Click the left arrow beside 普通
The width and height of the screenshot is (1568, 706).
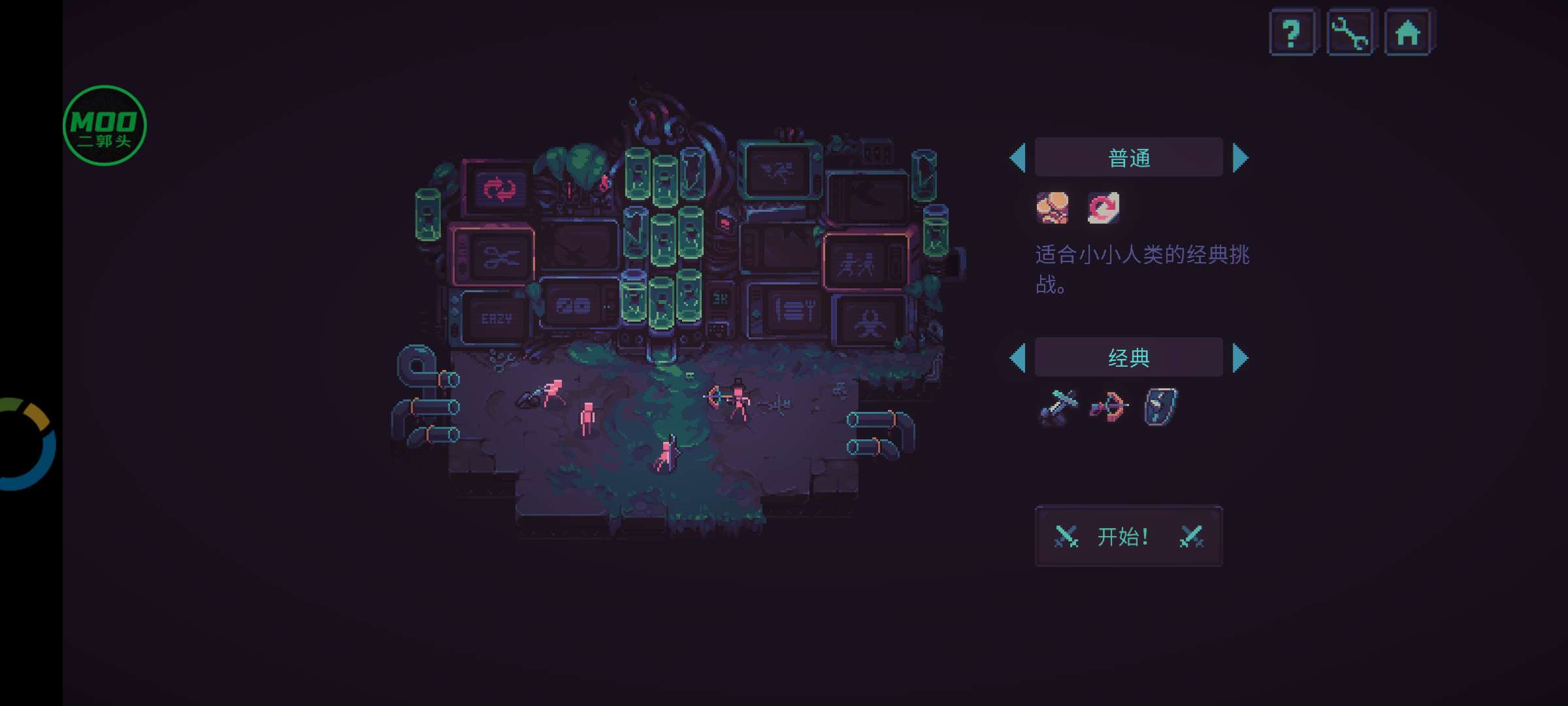pyautogui.click(x=1018, y=158)
